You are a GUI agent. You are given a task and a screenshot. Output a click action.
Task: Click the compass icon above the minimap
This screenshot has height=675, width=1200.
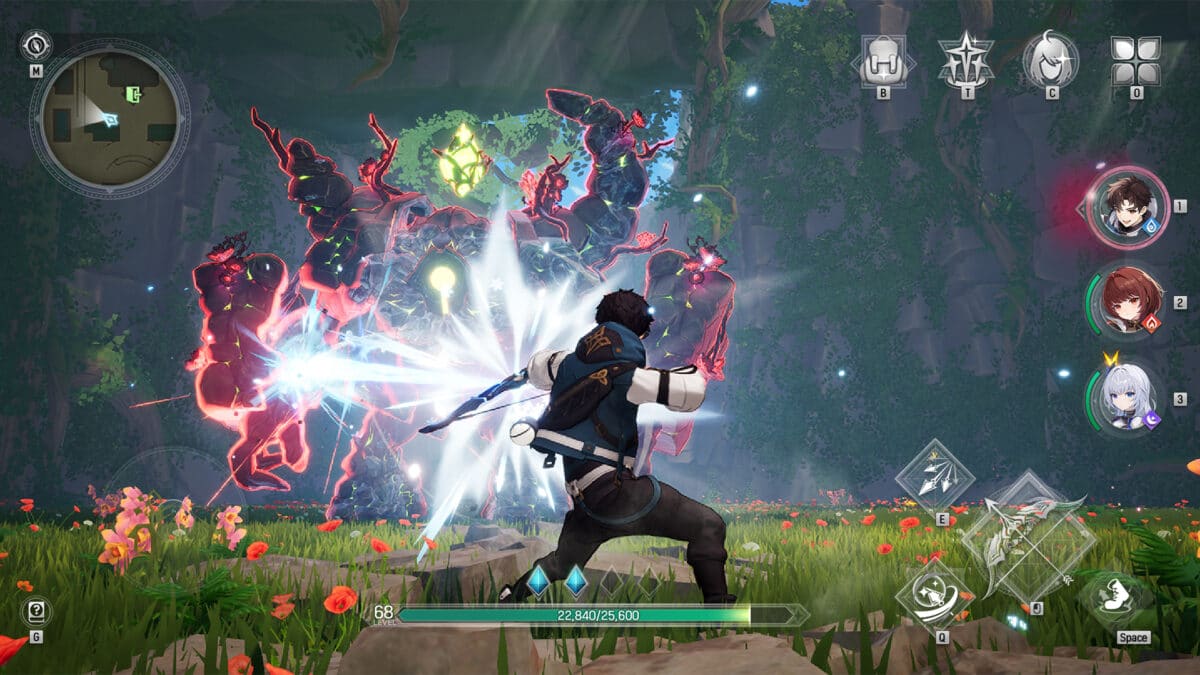[36, 45]
